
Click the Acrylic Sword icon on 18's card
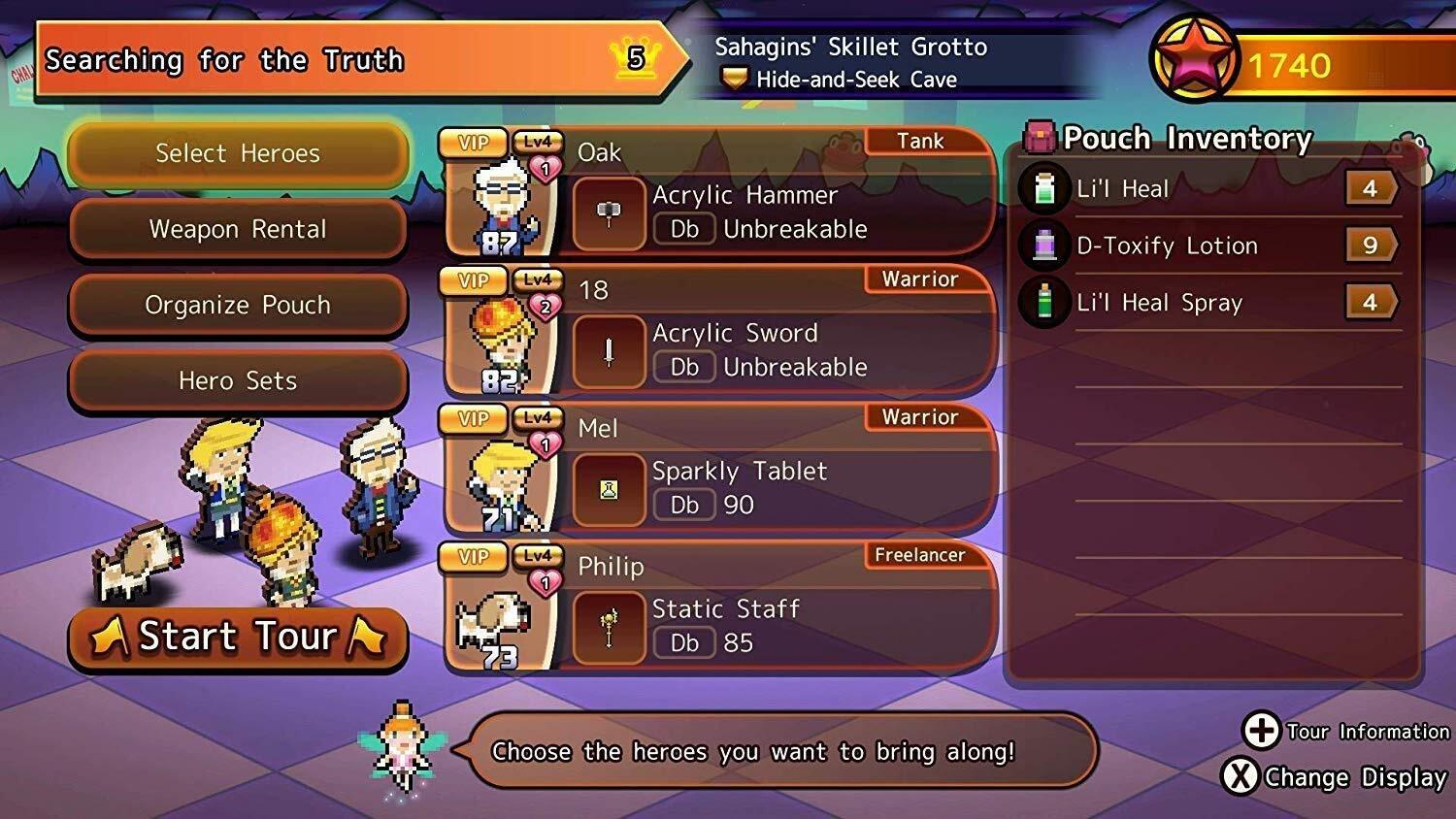coord(608,350)
